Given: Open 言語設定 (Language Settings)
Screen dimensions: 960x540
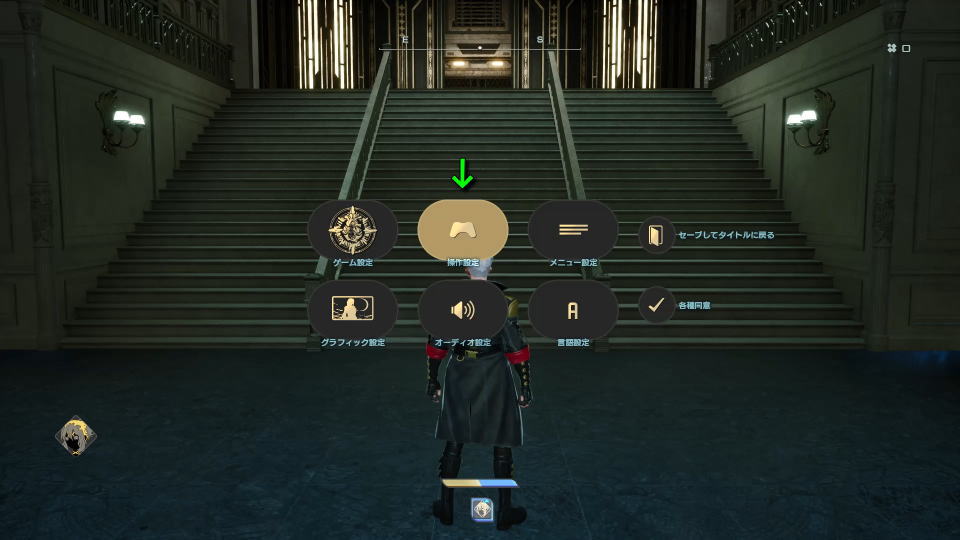Looking at the screenshot, I should pos(572,309).
